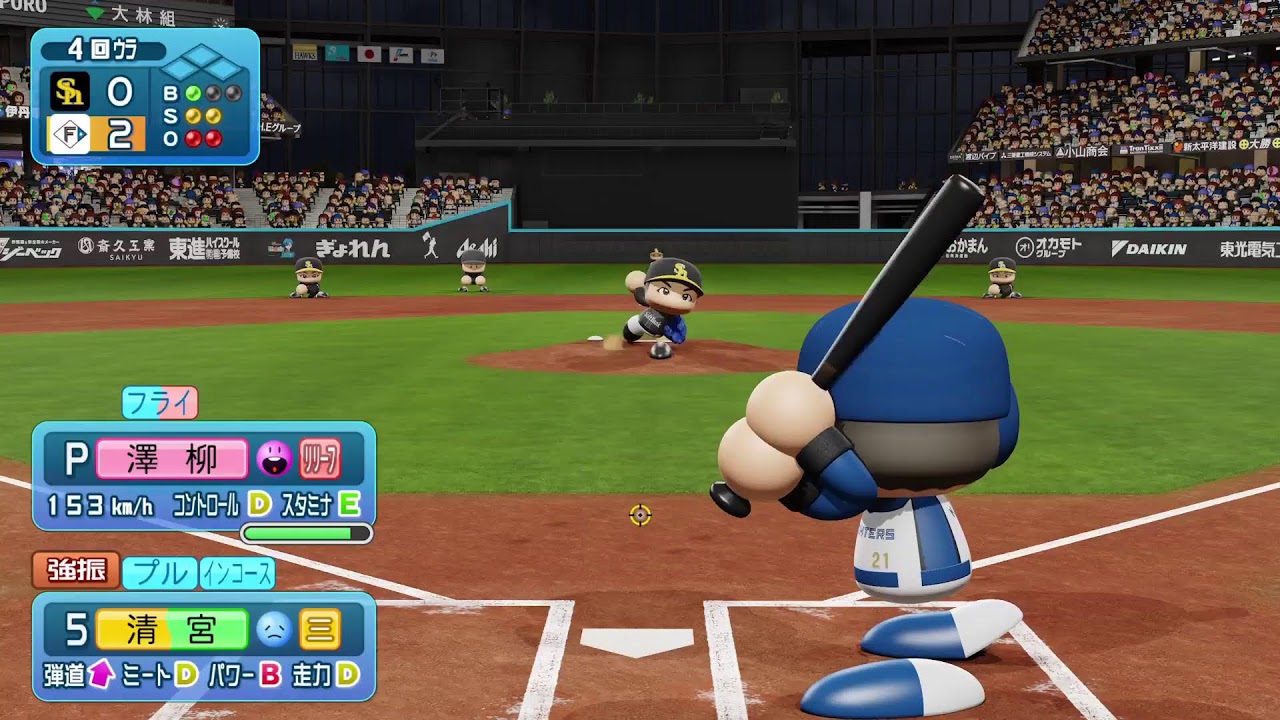Click the yellow batting aim cursor
The width and height of the screenshot is (1280, 720).
click(x=640, y=515)
